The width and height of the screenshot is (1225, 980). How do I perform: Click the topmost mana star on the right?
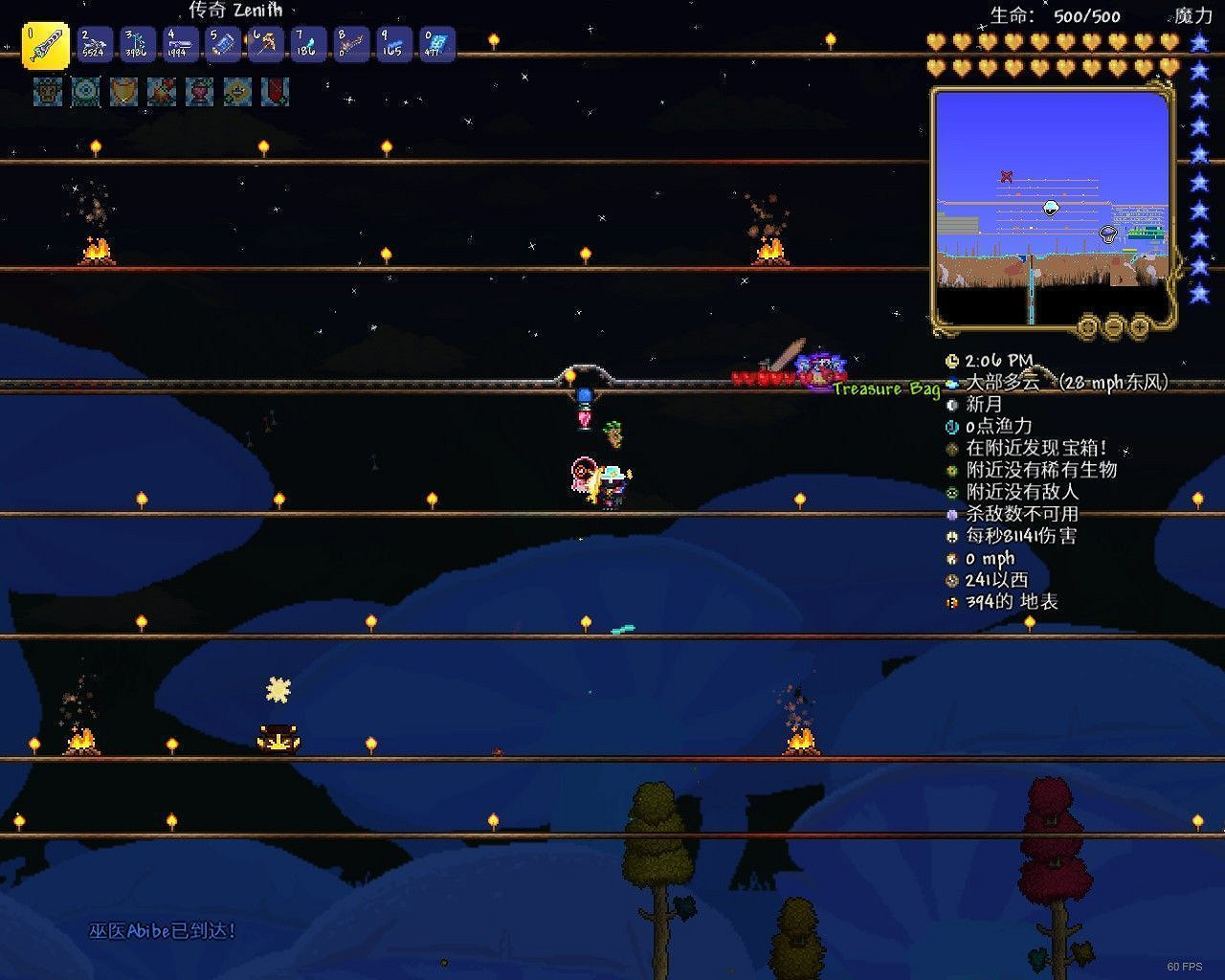(x=1199, y=42)
